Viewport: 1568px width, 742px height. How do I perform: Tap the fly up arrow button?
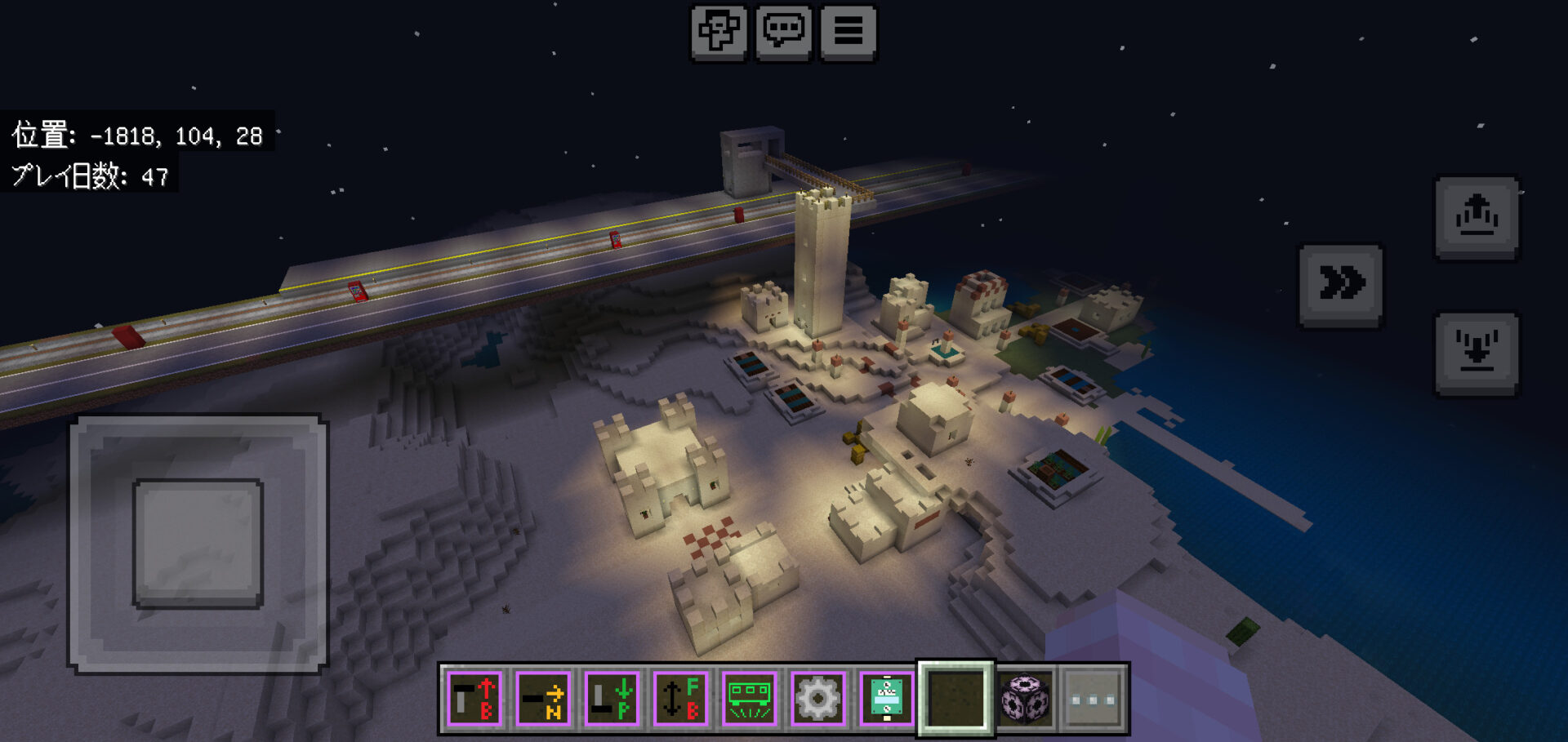coord(1477,217)
